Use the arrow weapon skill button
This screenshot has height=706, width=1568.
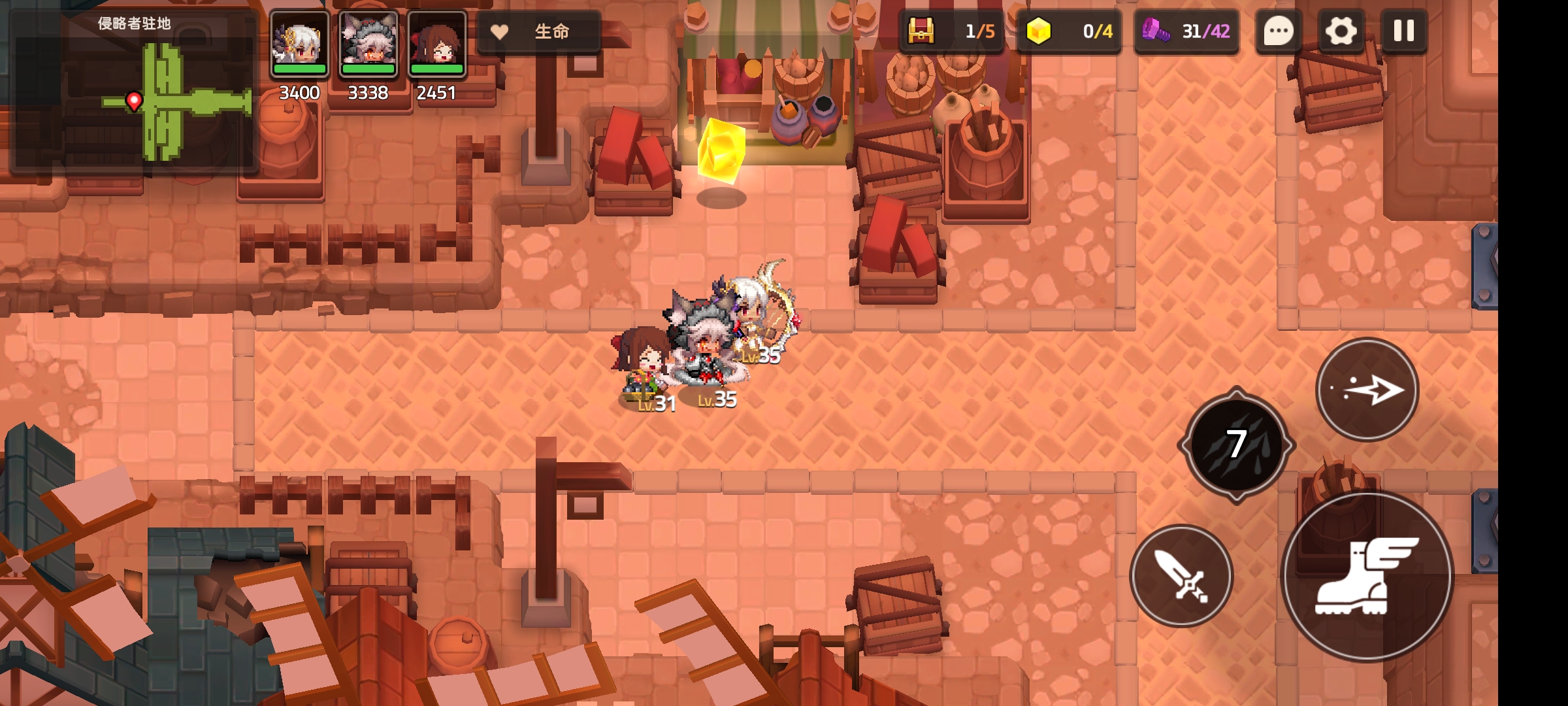coord(1367,390)
